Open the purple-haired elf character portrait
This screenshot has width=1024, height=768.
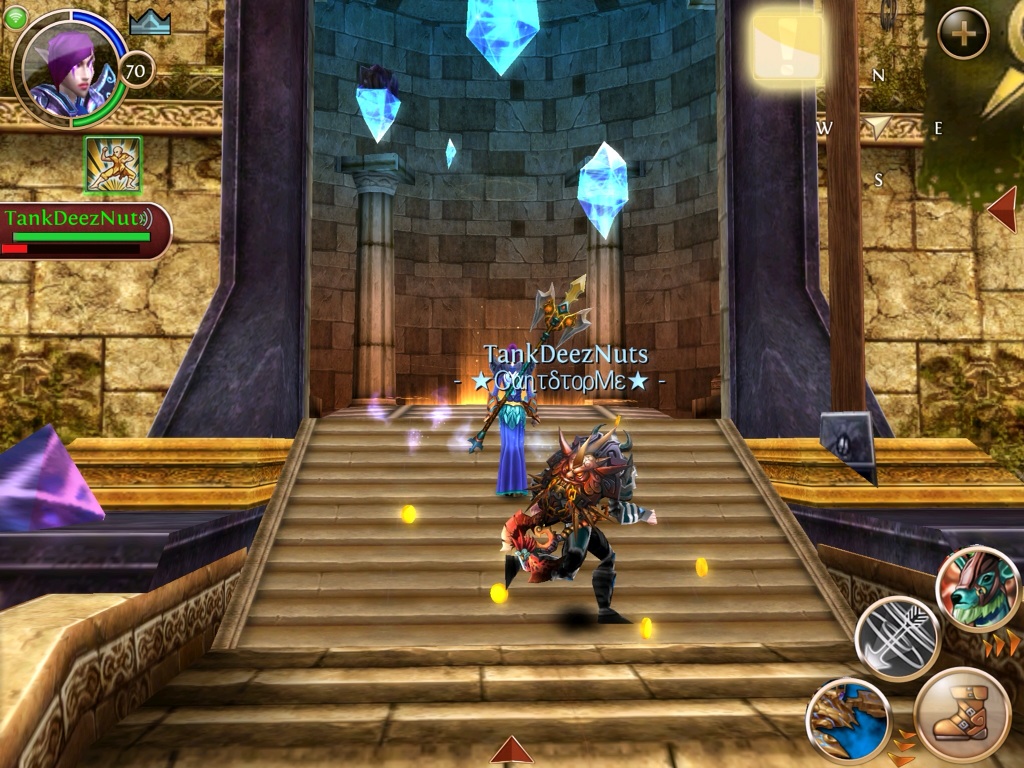tap(68, 68)
